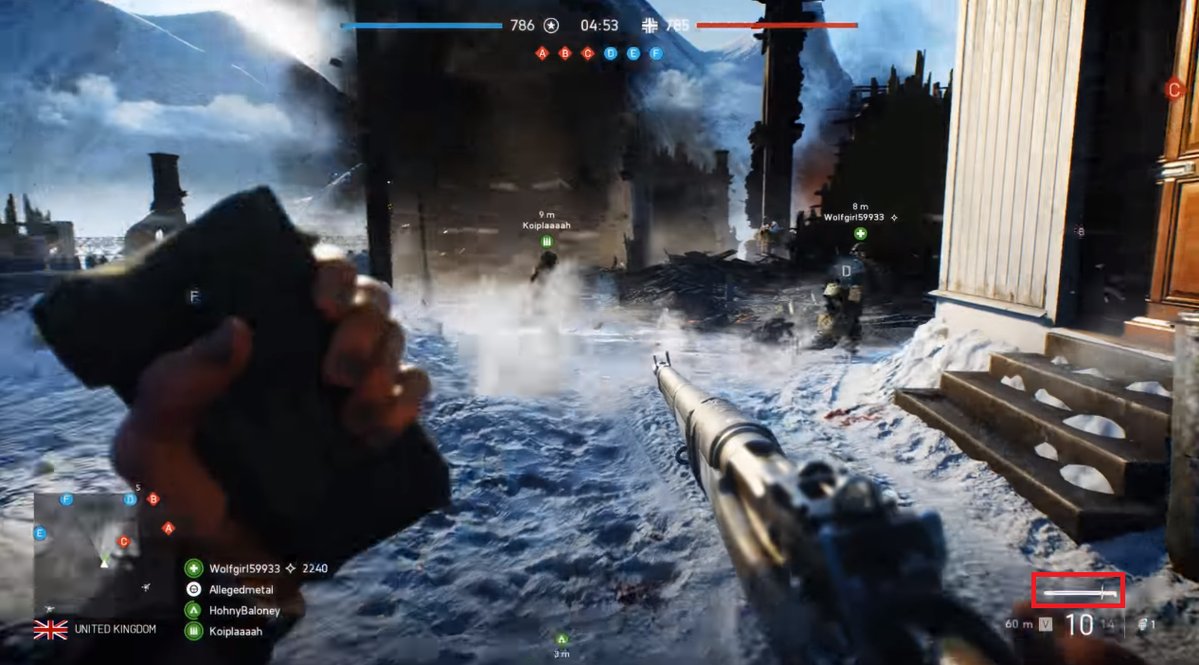Select Allegedmetal in the squad list
Screen dimensions: 1199x665
(240, 590)
